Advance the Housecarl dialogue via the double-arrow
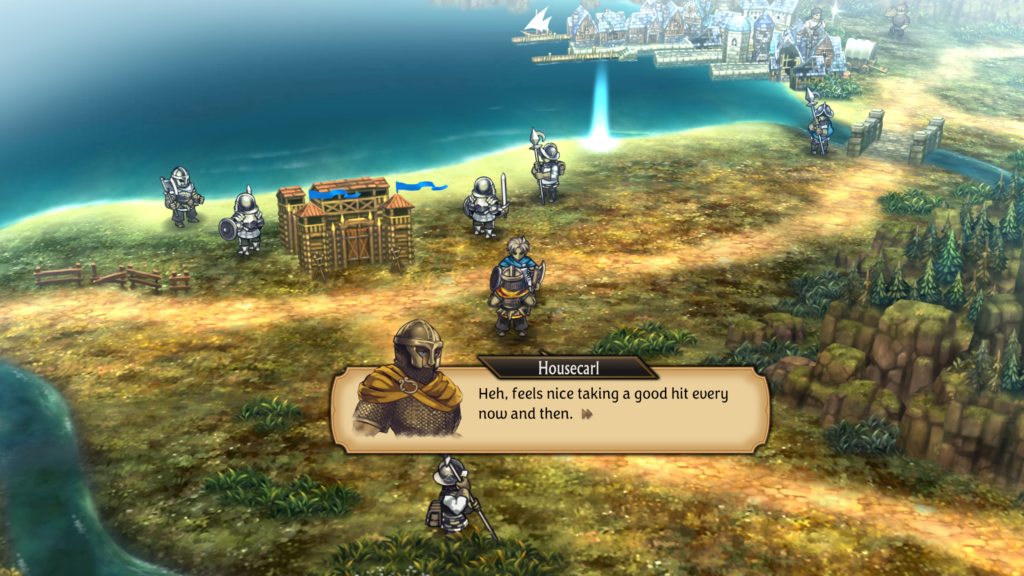The image size is (1024, 576). coord(588,414)
